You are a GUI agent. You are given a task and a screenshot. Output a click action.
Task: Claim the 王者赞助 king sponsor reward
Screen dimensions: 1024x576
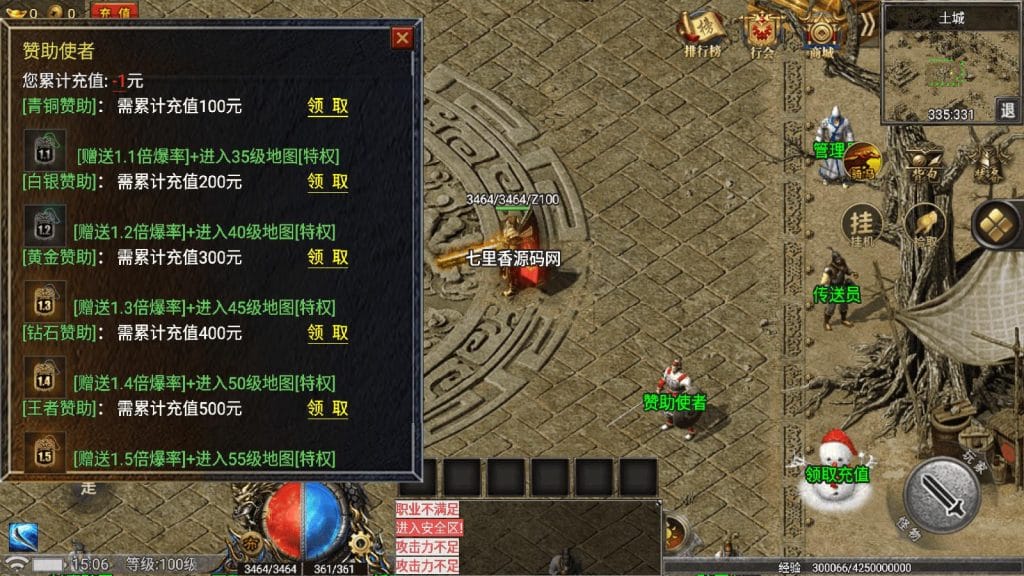tap(328, 408)
